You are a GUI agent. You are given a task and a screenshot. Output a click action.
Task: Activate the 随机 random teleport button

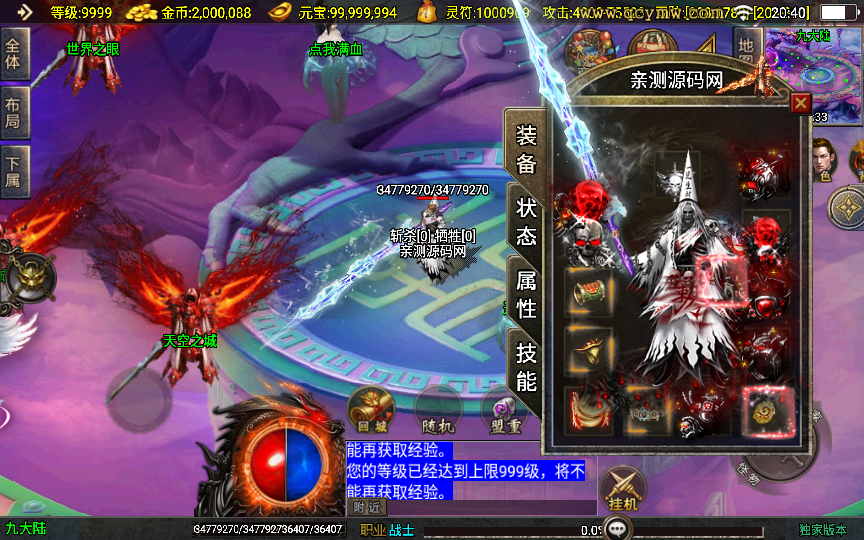(x=437, y=409)
